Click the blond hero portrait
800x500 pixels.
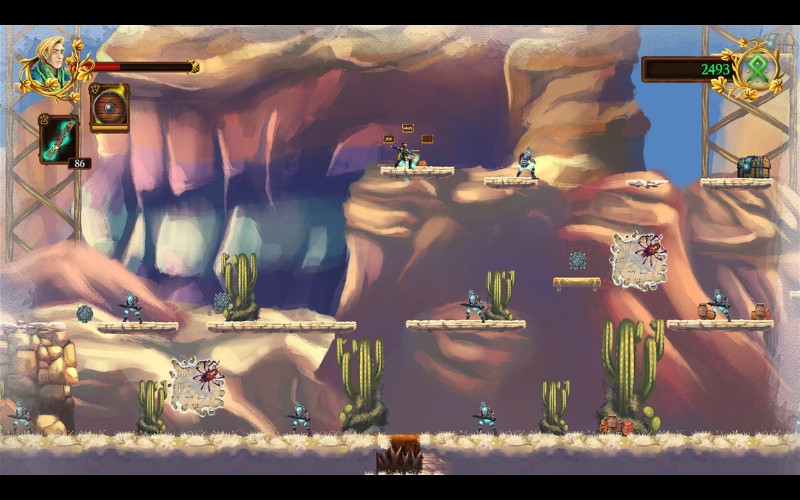tap(50, 63)
